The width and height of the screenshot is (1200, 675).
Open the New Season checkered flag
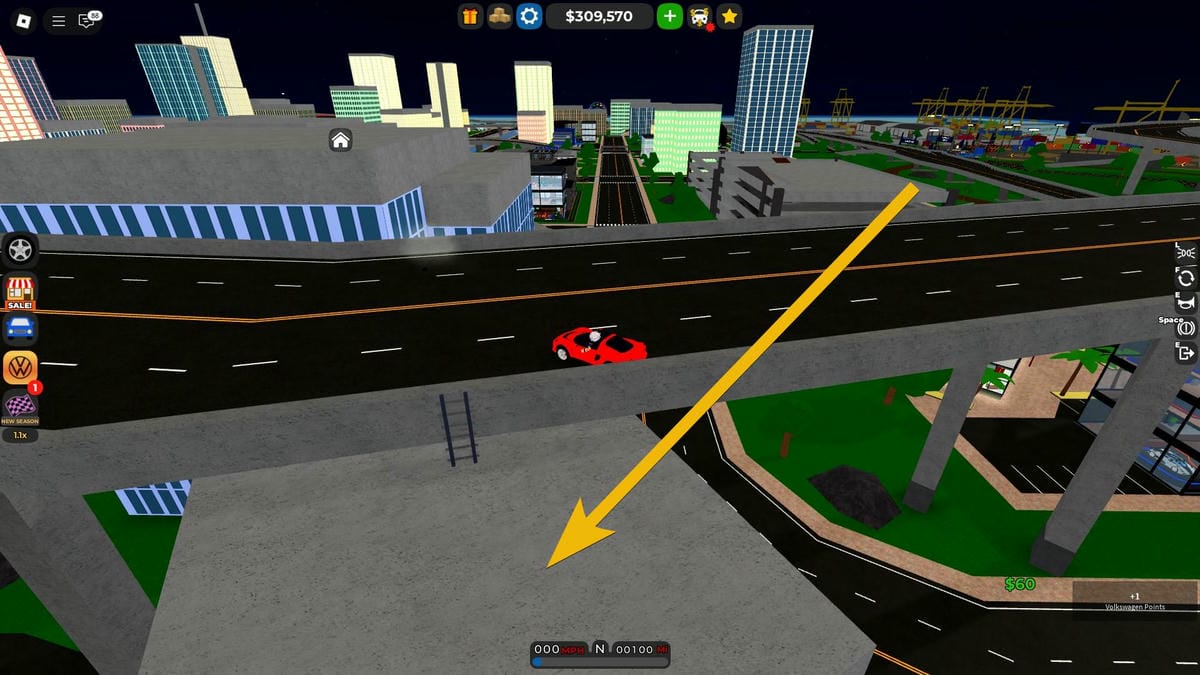point(20,407)
